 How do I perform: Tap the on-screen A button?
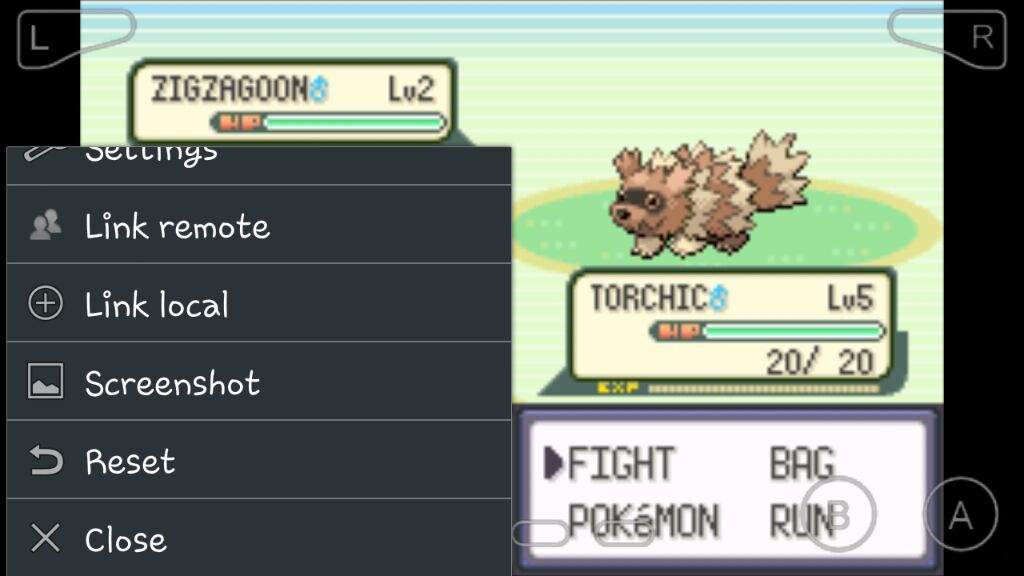(x=960, y=515)
